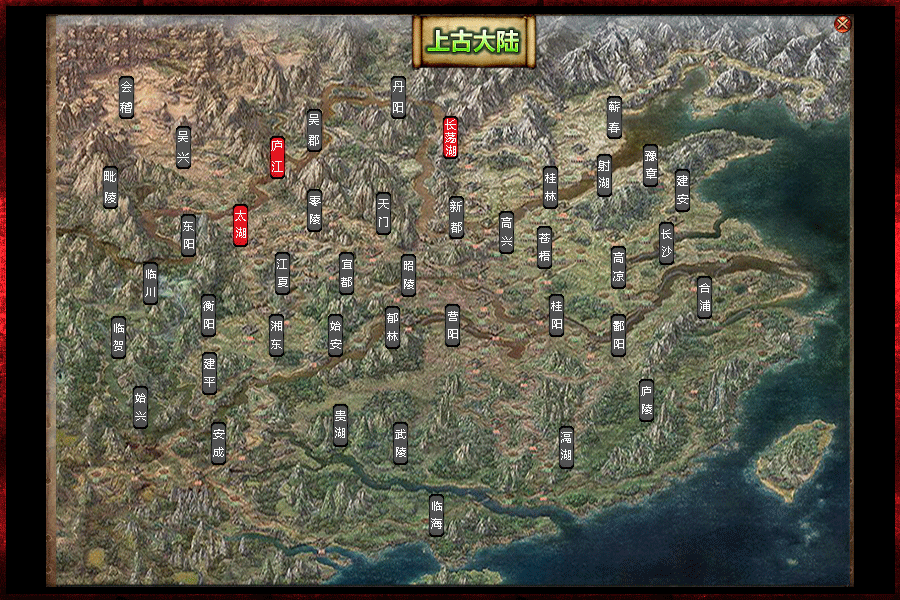Viewport: 900px width, 600px height.
Task: Go to the 东阳 marker
Action: pyautogui.click(x=188, y=235)
